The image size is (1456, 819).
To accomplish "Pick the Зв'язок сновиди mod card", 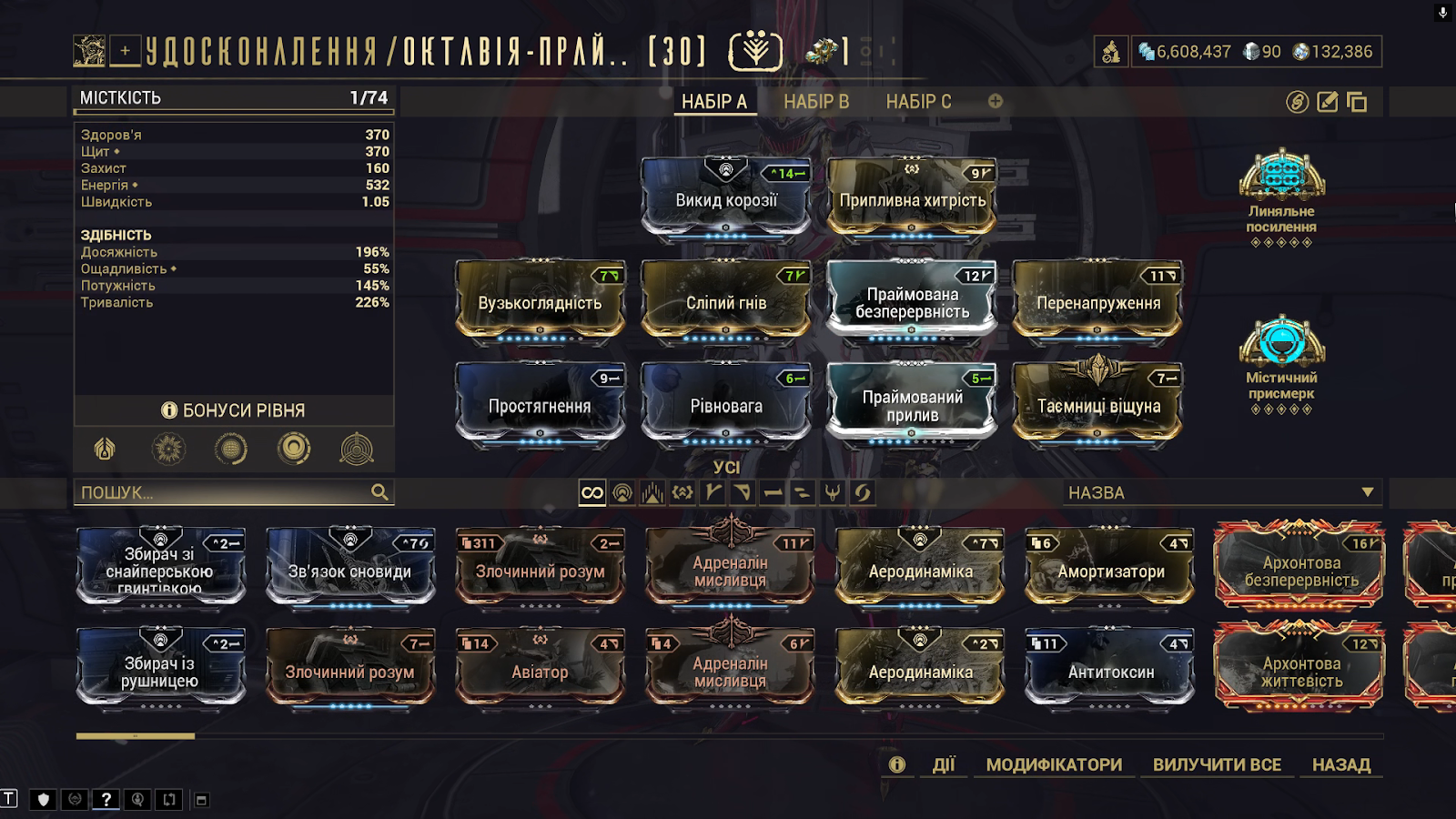I will tap(350, 569).
